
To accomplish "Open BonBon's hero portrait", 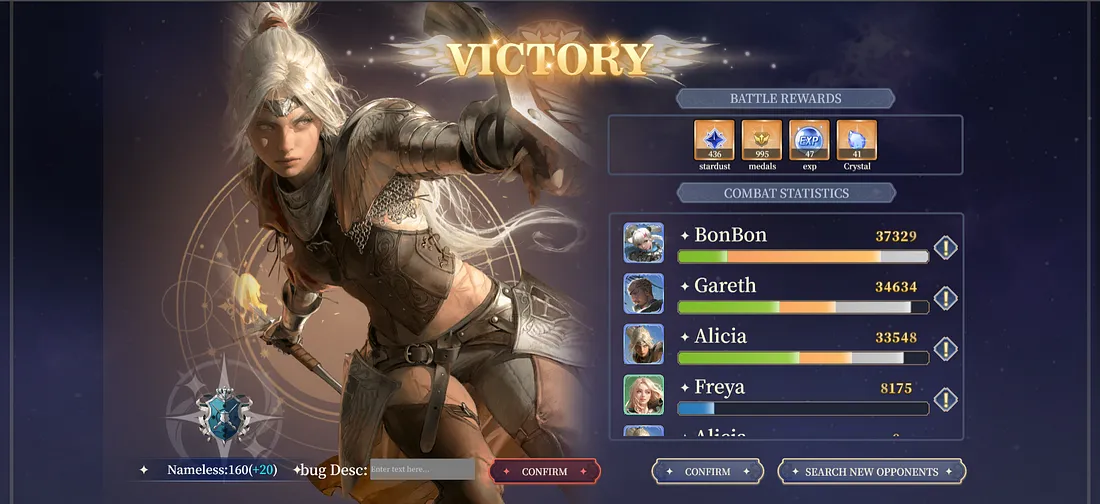I will click(x=643, y=243).
